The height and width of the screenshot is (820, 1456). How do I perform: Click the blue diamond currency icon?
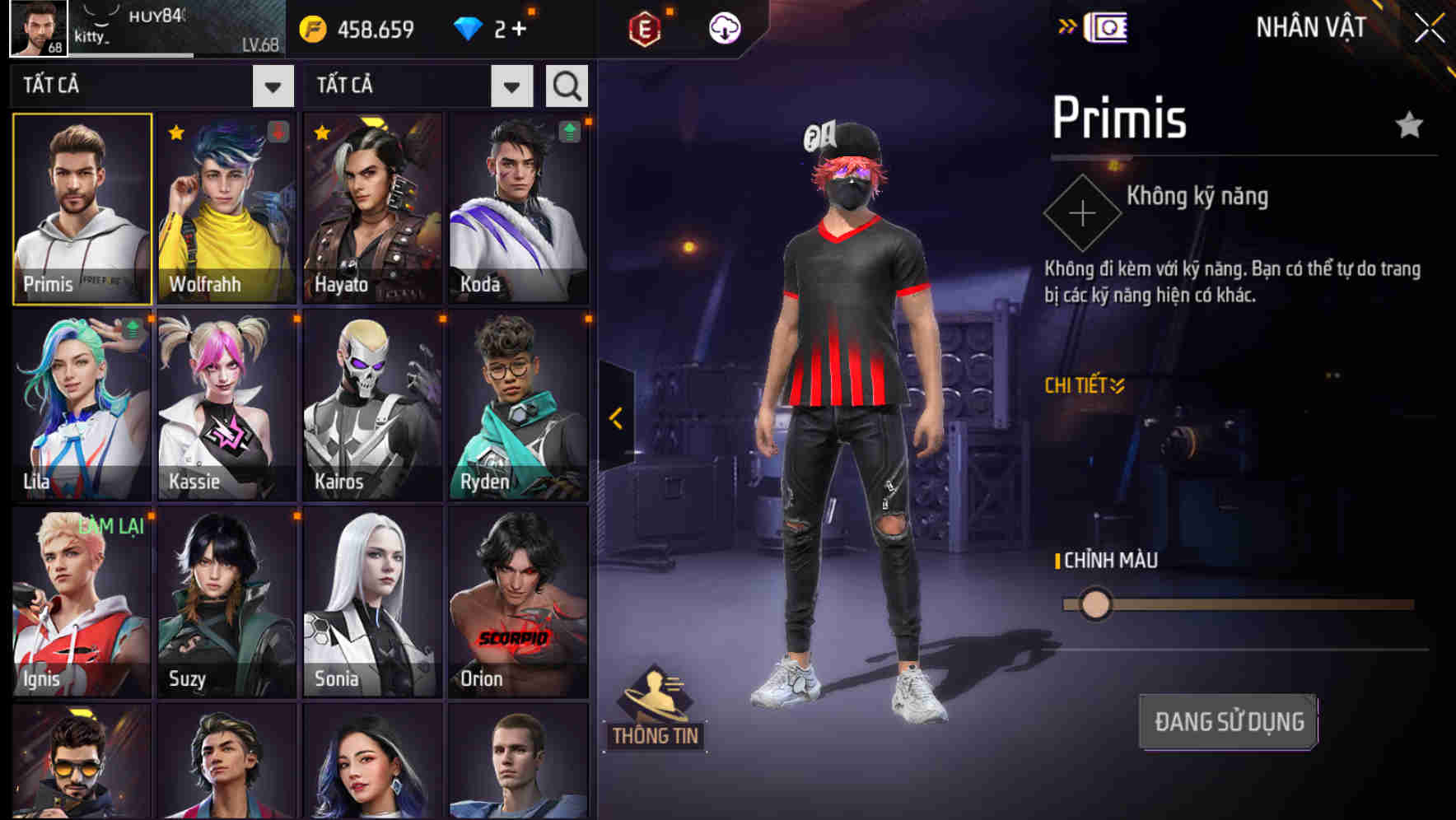[x=469, y=26]
